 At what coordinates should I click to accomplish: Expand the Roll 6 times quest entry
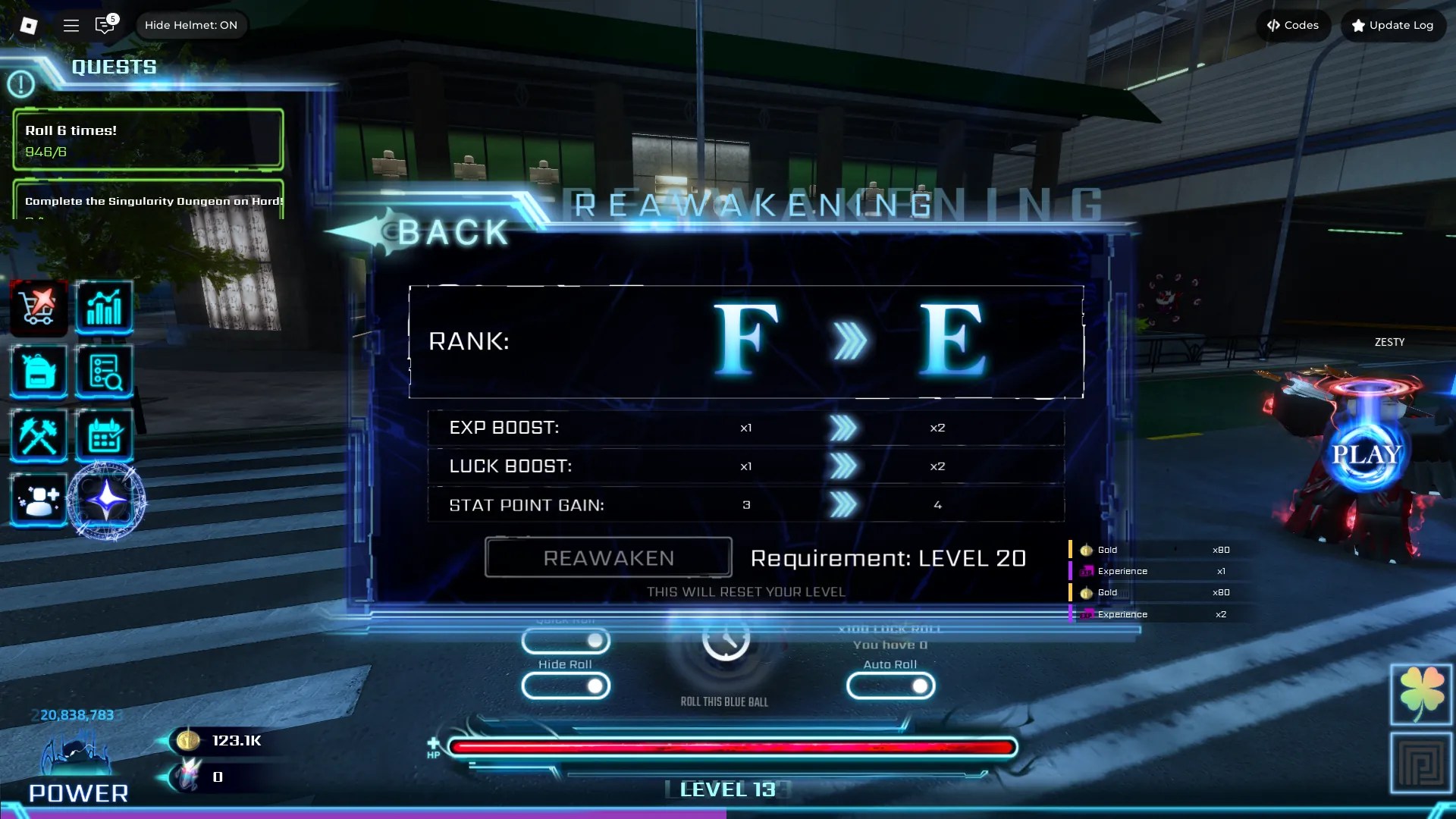[147, 139]
